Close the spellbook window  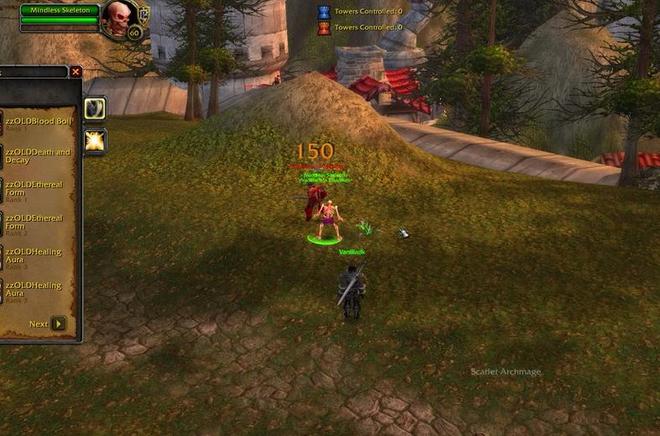76,72
